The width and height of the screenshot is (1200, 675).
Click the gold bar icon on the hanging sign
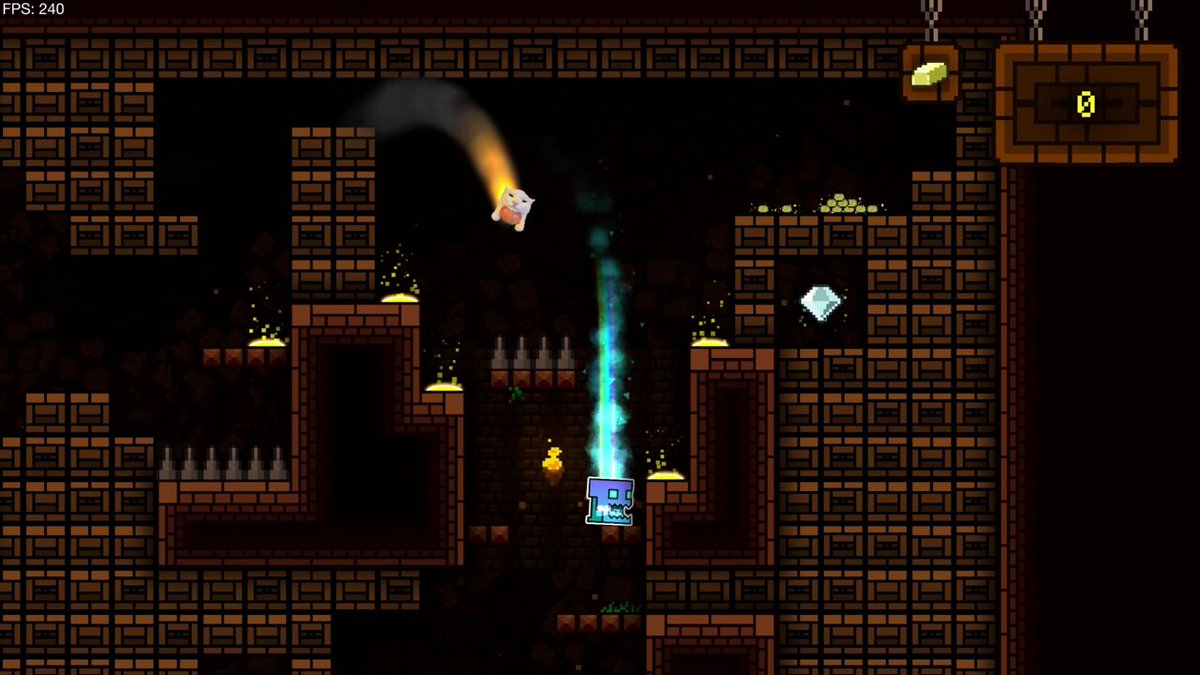coord(929,73)
